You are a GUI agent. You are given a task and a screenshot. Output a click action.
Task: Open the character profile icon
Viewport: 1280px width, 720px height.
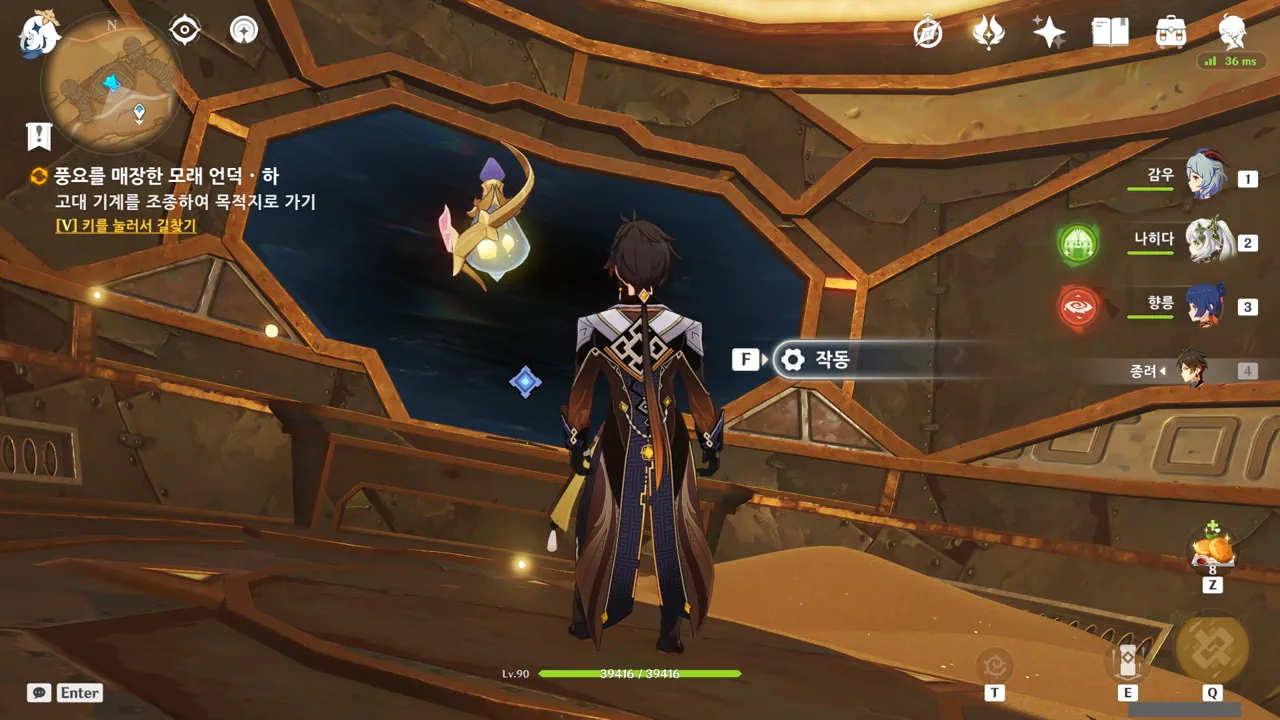tap(1232, 33)
